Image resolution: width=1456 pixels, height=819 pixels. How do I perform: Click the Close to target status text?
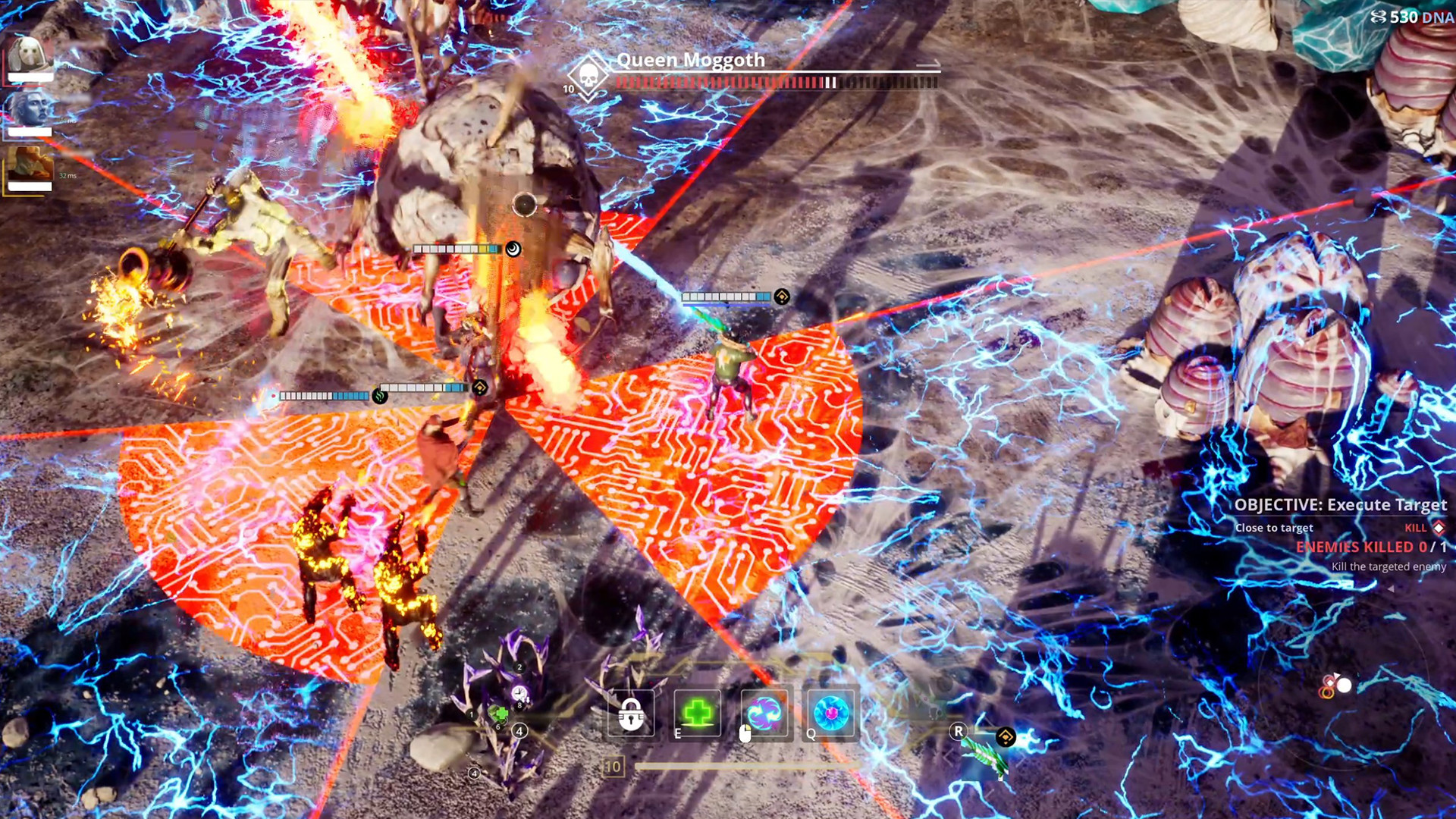[1273, 528]
